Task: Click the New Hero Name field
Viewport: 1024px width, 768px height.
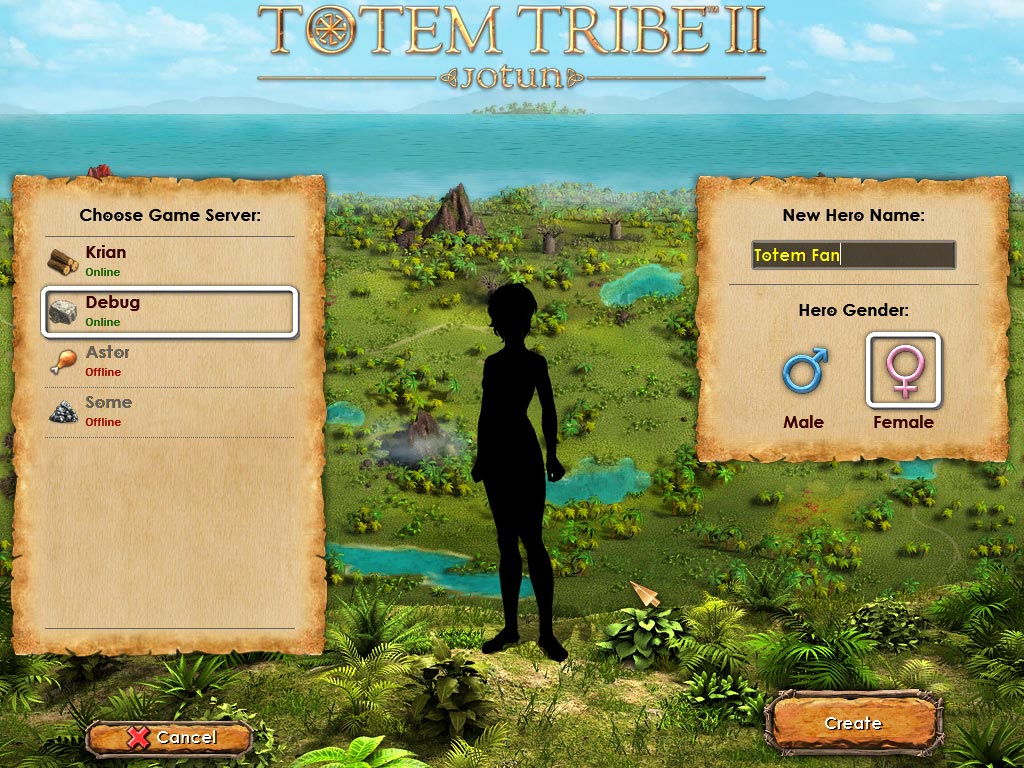Action: pyautogui.click(x=853, y=255)
